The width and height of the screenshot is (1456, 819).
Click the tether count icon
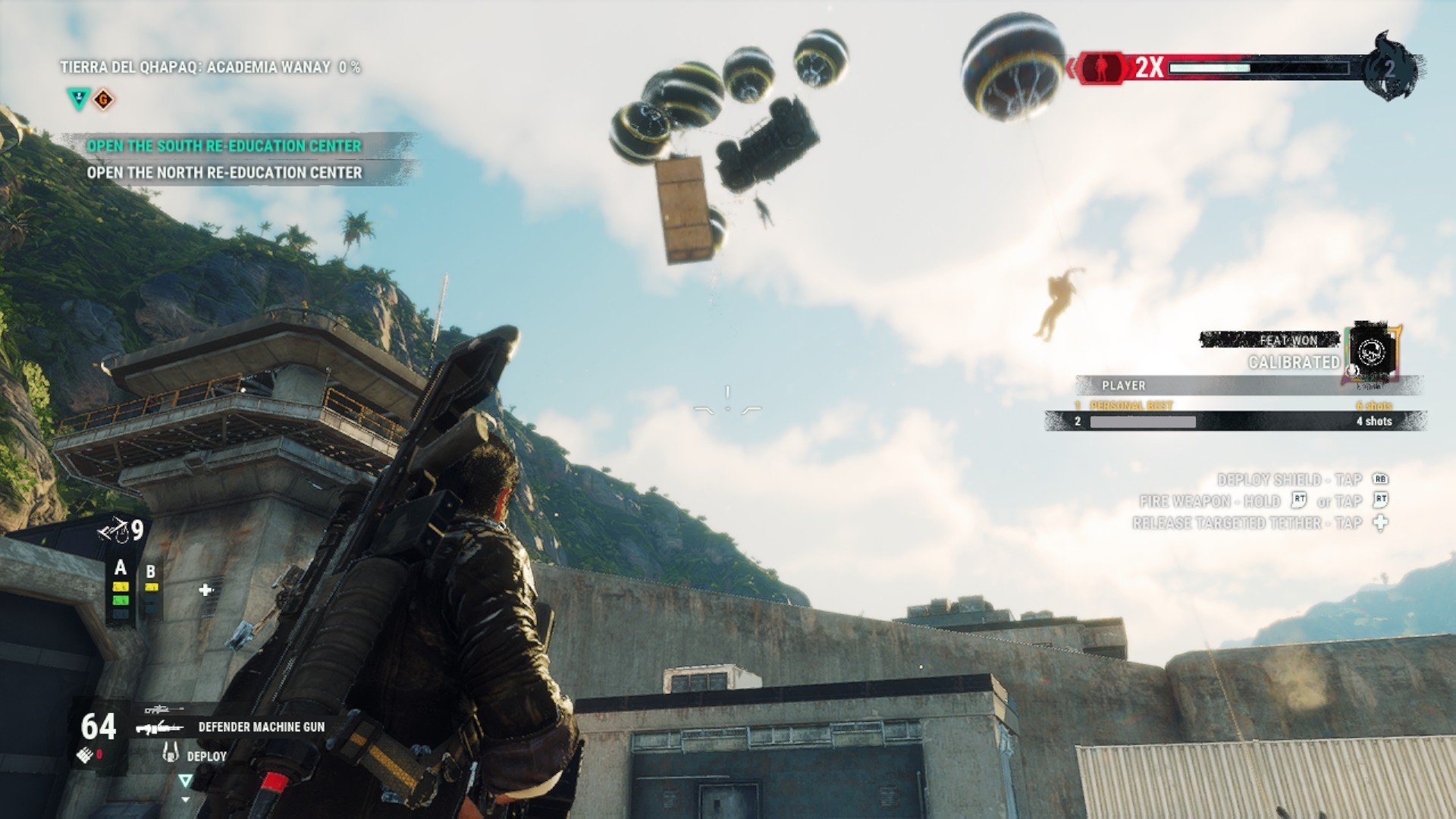[114, 530]
